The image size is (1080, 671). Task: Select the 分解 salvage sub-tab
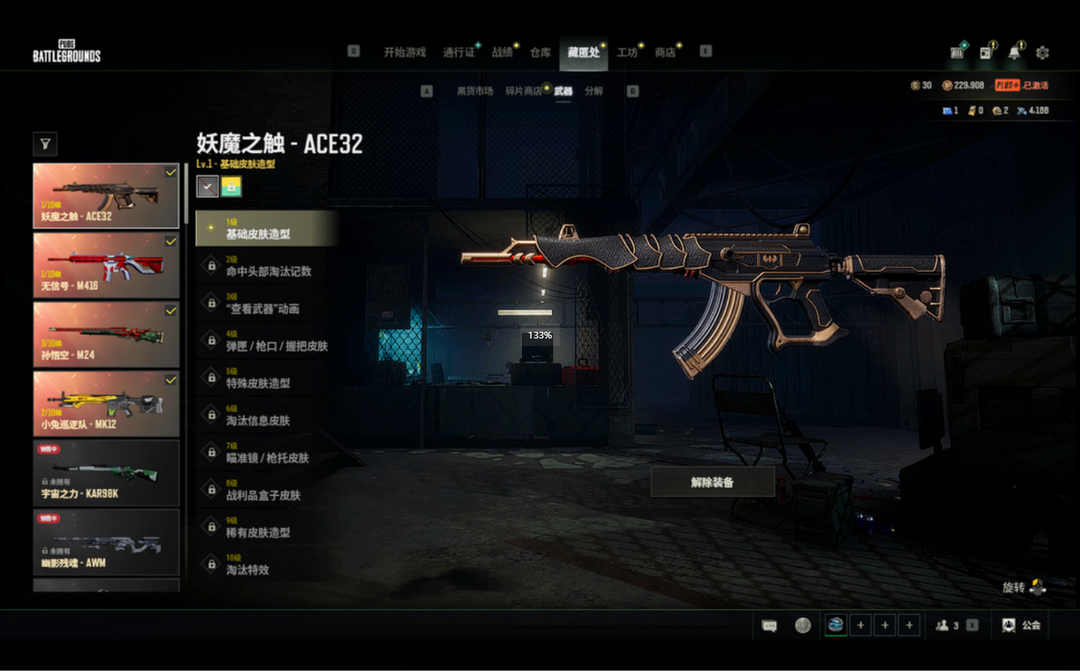pos(594,91)
